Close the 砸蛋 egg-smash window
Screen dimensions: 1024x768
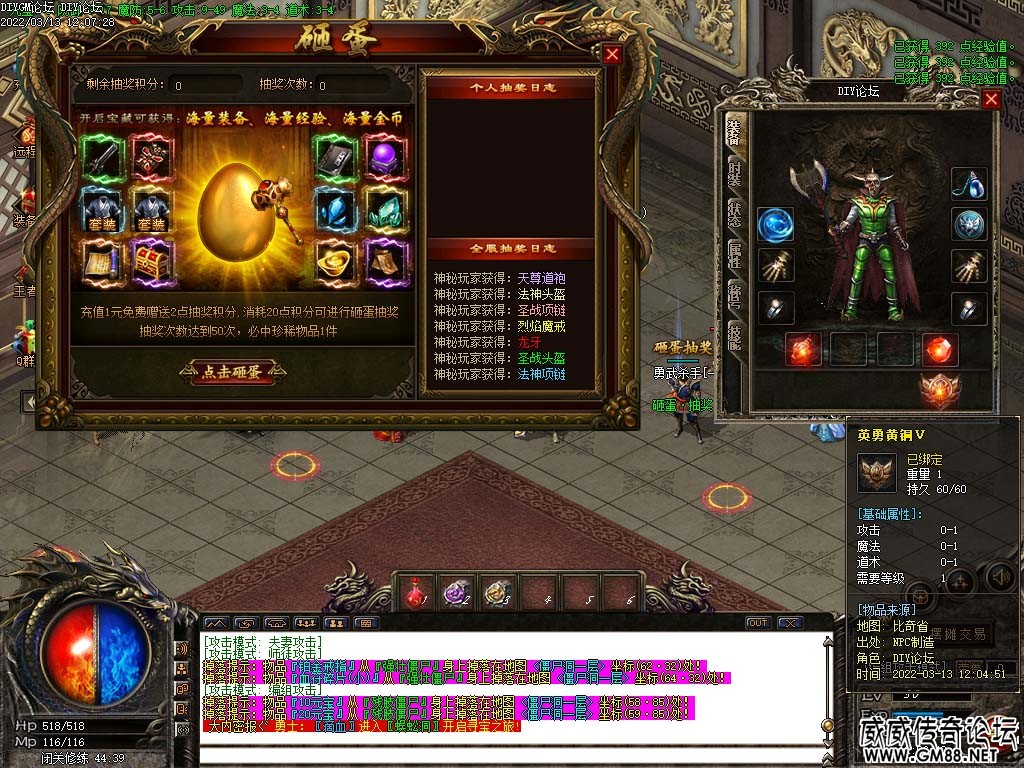click(612, 55)
